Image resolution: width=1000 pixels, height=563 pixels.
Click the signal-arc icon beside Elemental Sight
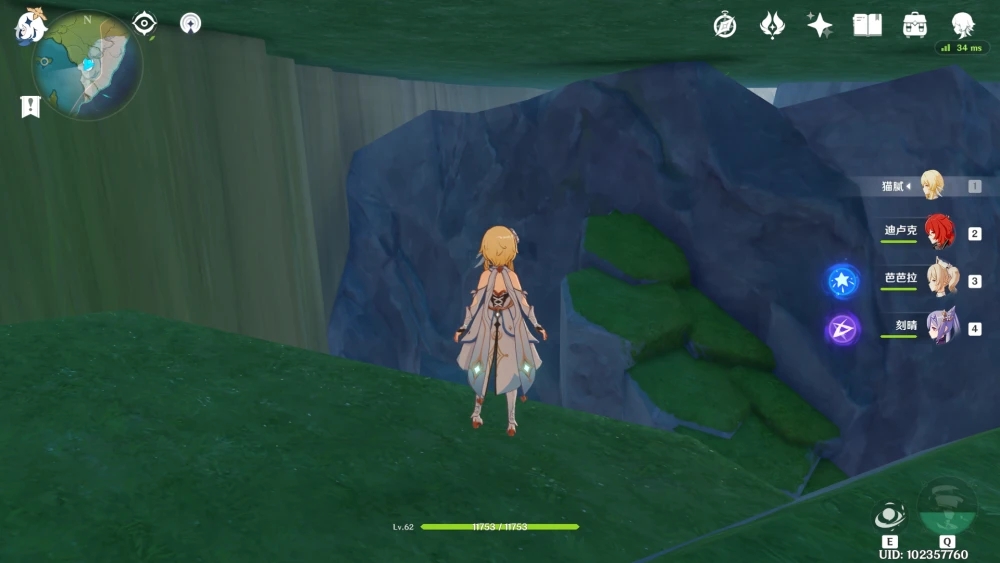190,23
